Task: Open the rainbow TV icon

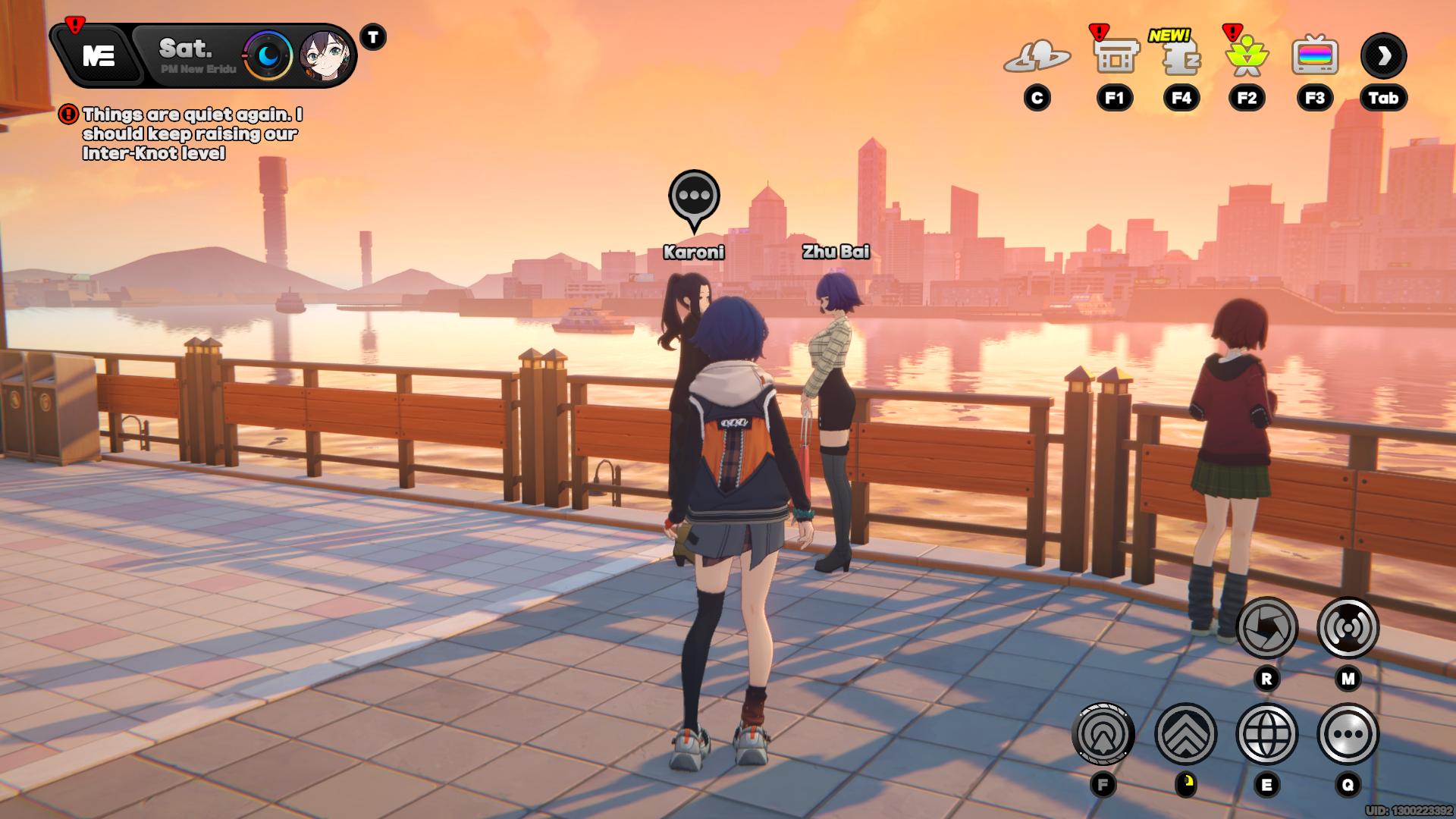Action: 1315,56
